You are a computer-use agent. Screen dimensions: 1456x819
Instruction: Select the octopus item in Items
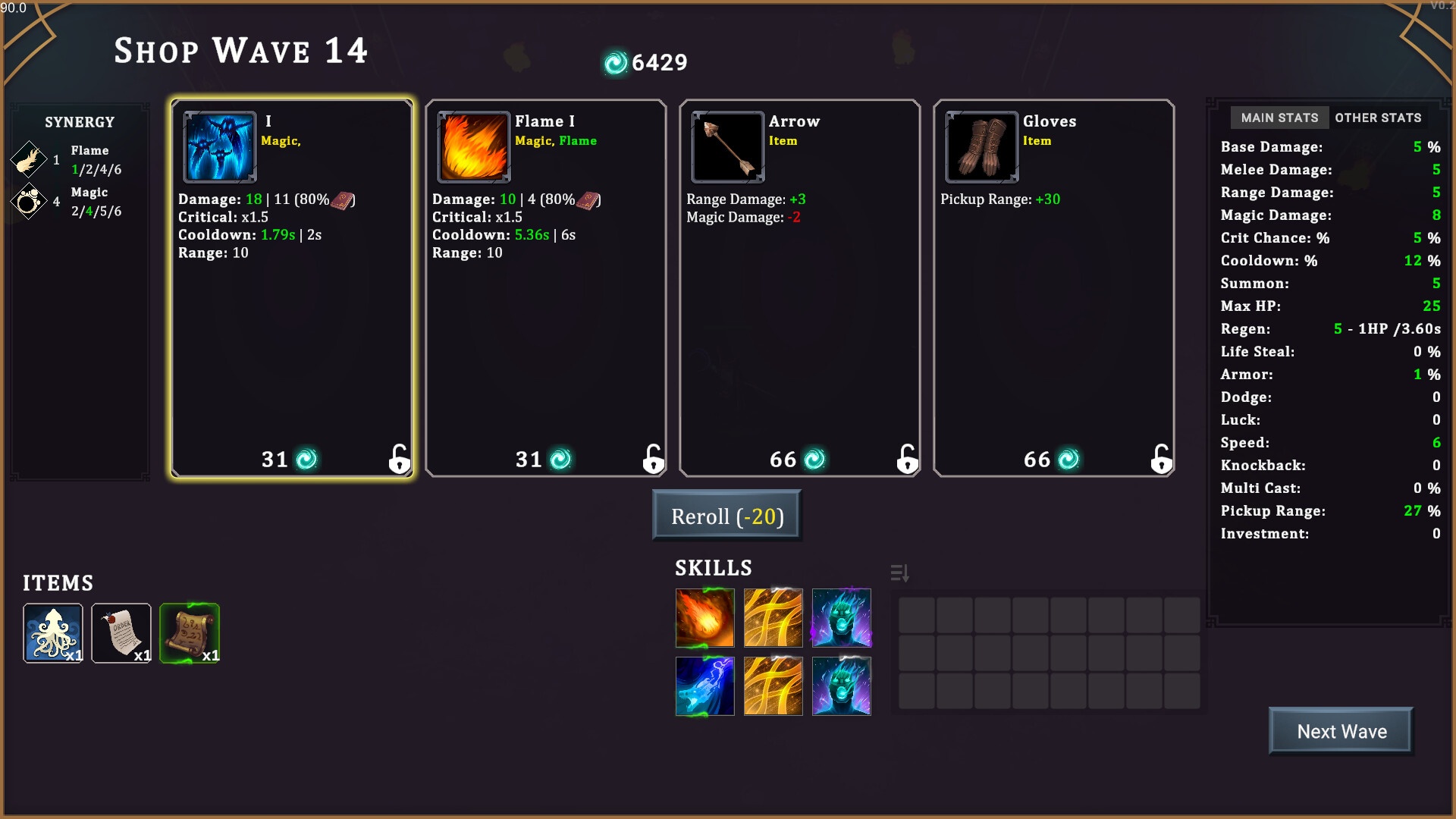click(x=53, y=633)
